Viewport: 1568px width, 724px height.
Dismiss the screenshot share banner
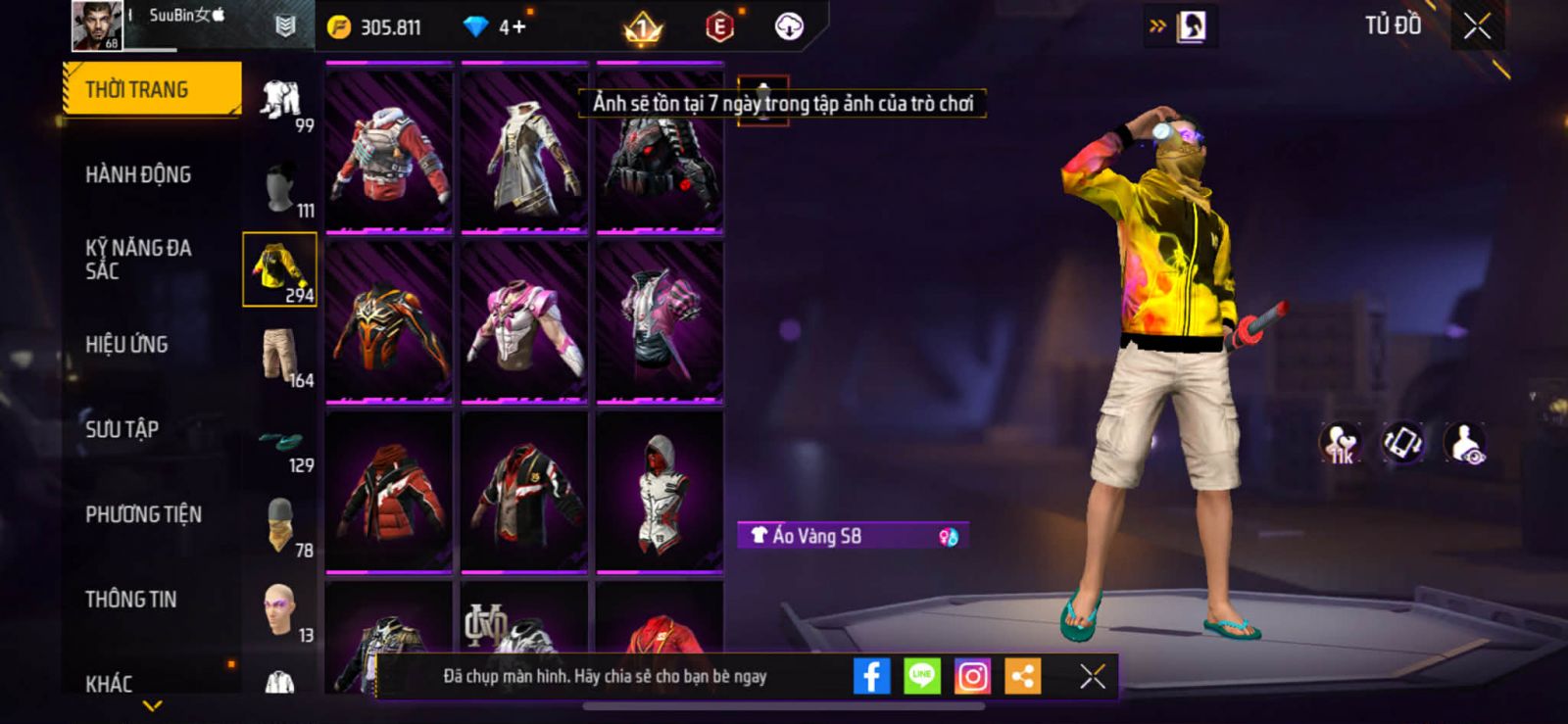coord(1092,676)
